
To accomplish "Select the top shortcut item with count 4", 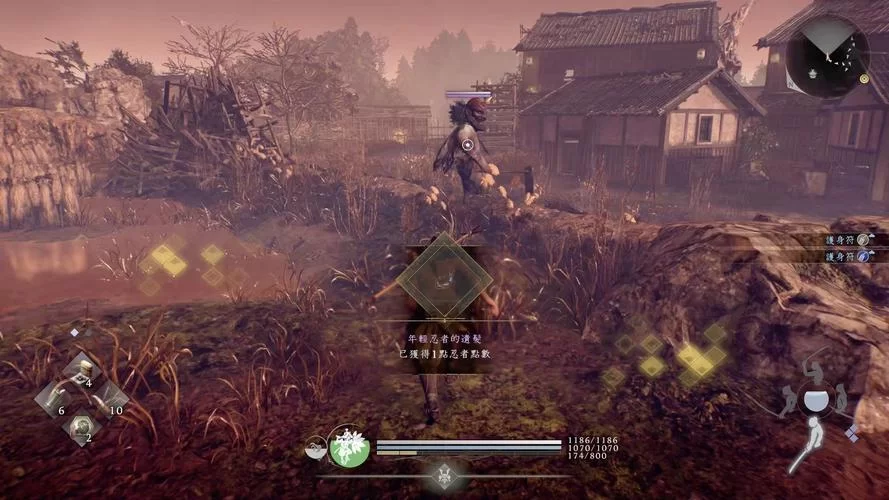I will pos(79,371).
